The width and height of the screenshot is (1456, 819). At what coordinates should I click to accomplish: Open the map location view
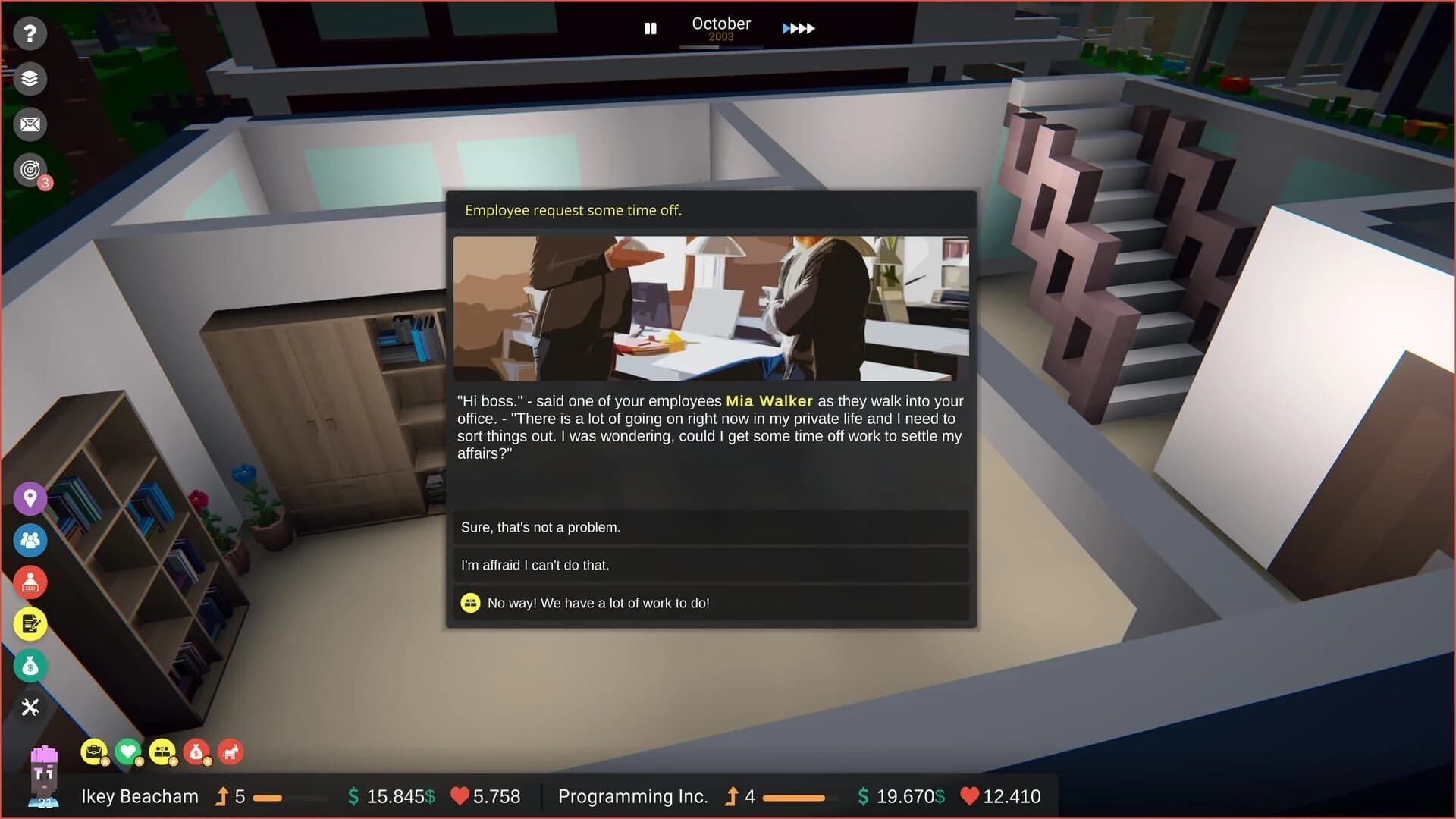[30, 498]
